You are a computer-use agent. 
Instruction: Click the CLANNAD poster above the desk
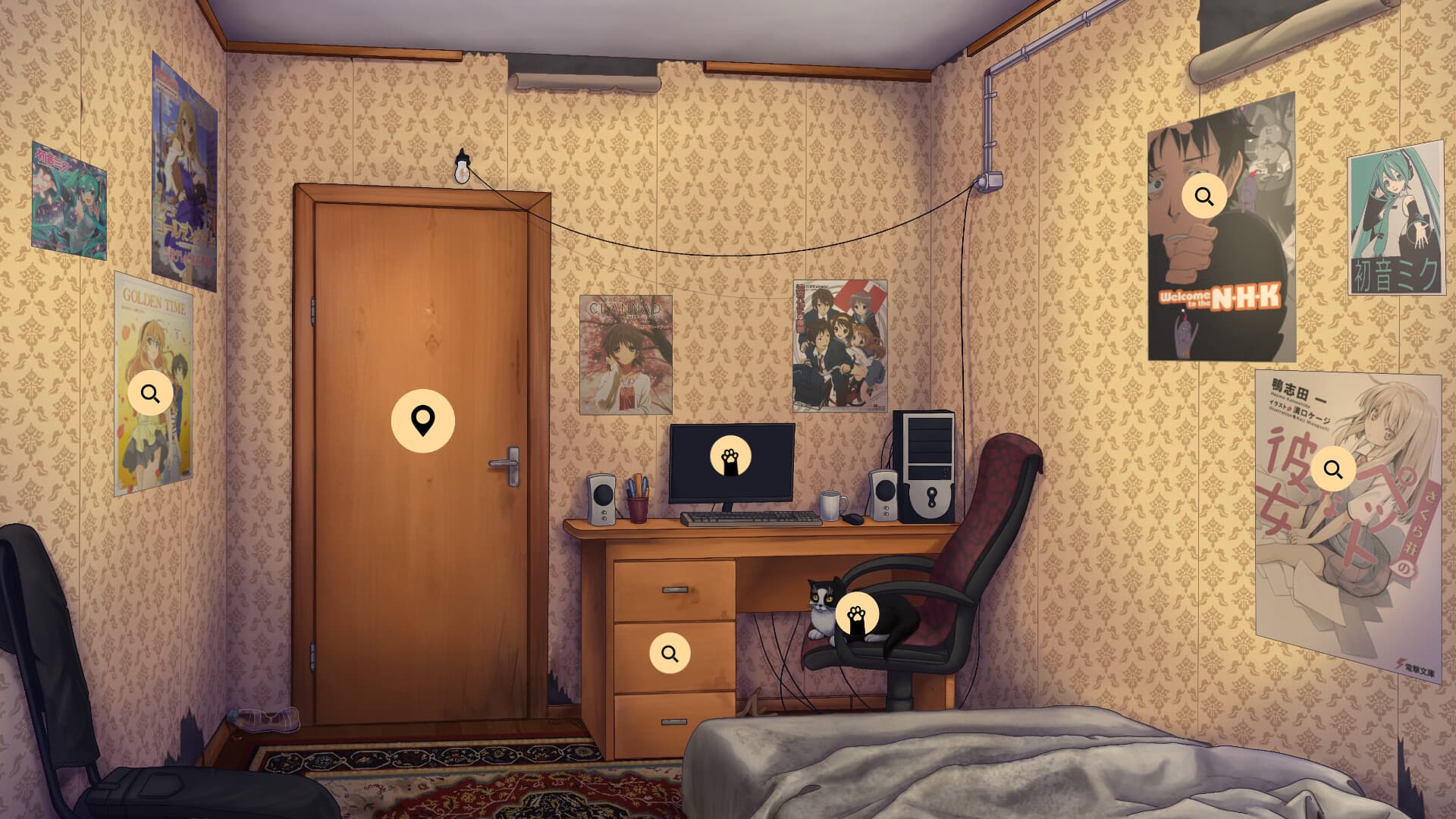click(626, 348)
